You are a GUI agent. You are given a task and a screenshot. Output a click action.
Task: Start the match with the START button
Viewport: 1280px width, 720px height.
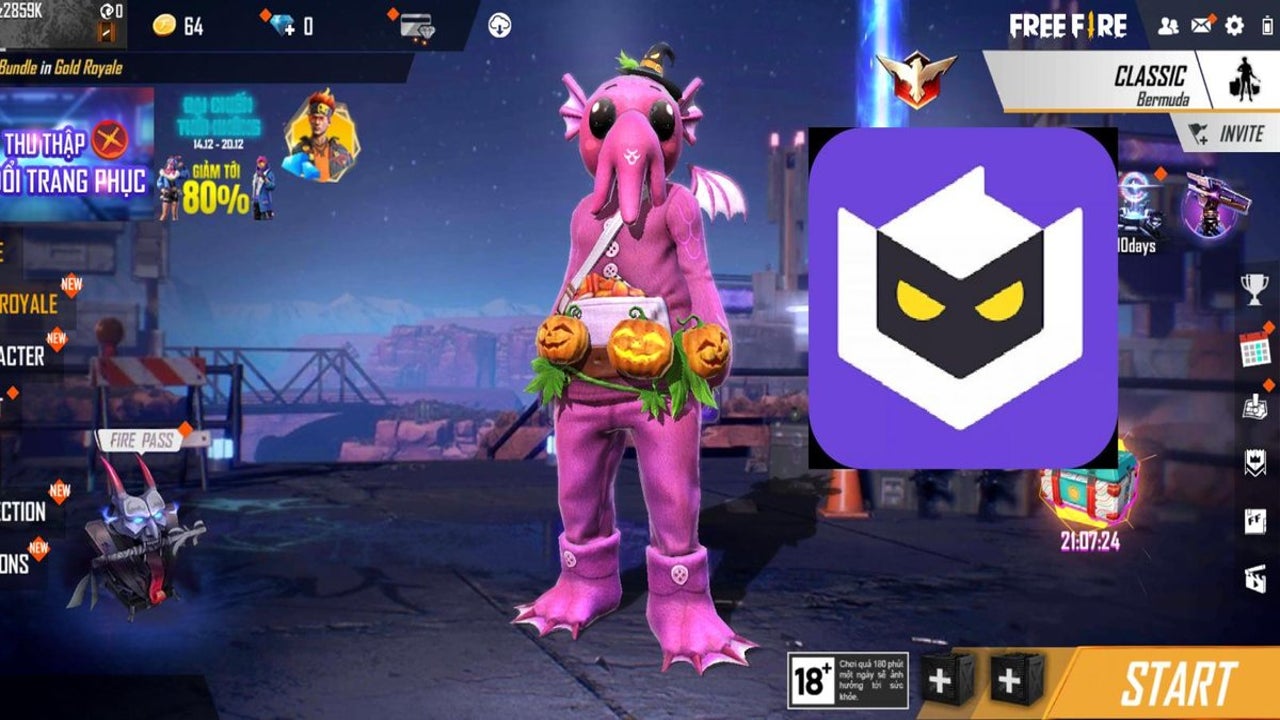[1177, 685]
